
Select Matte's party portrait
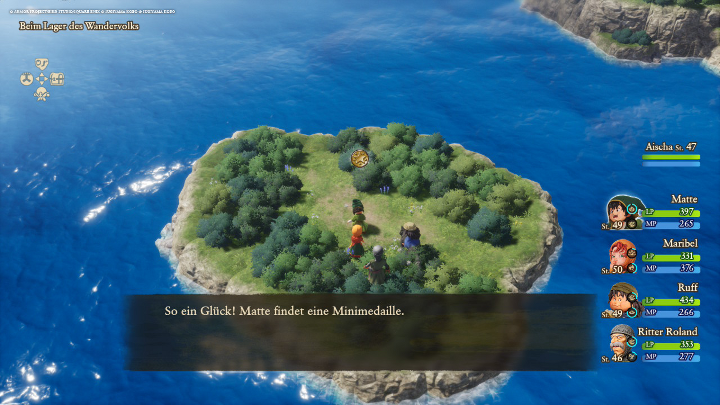tap(619, 211)
